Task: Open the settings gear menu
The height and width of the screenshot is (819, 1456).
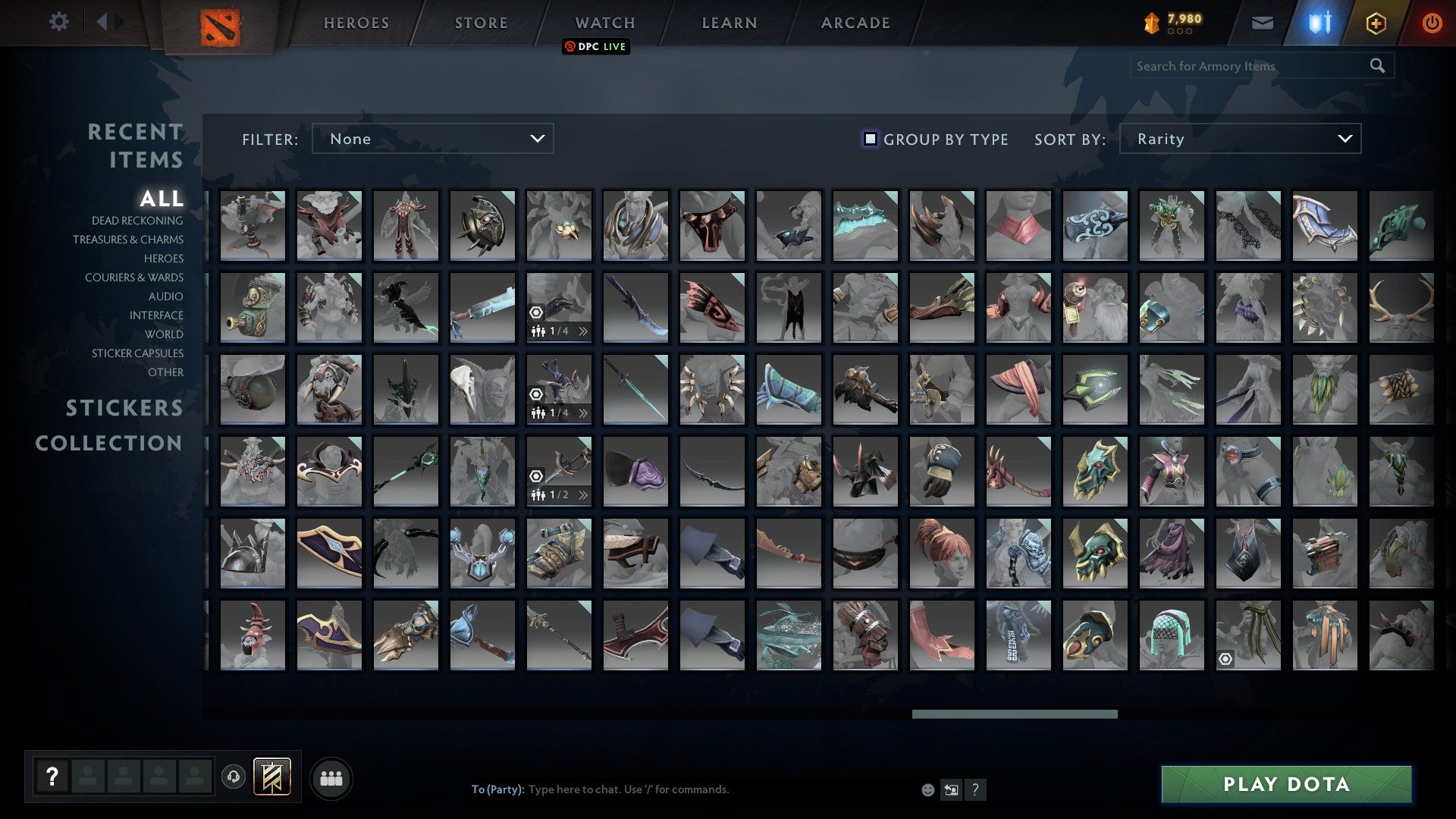Action: click(58, 22)
